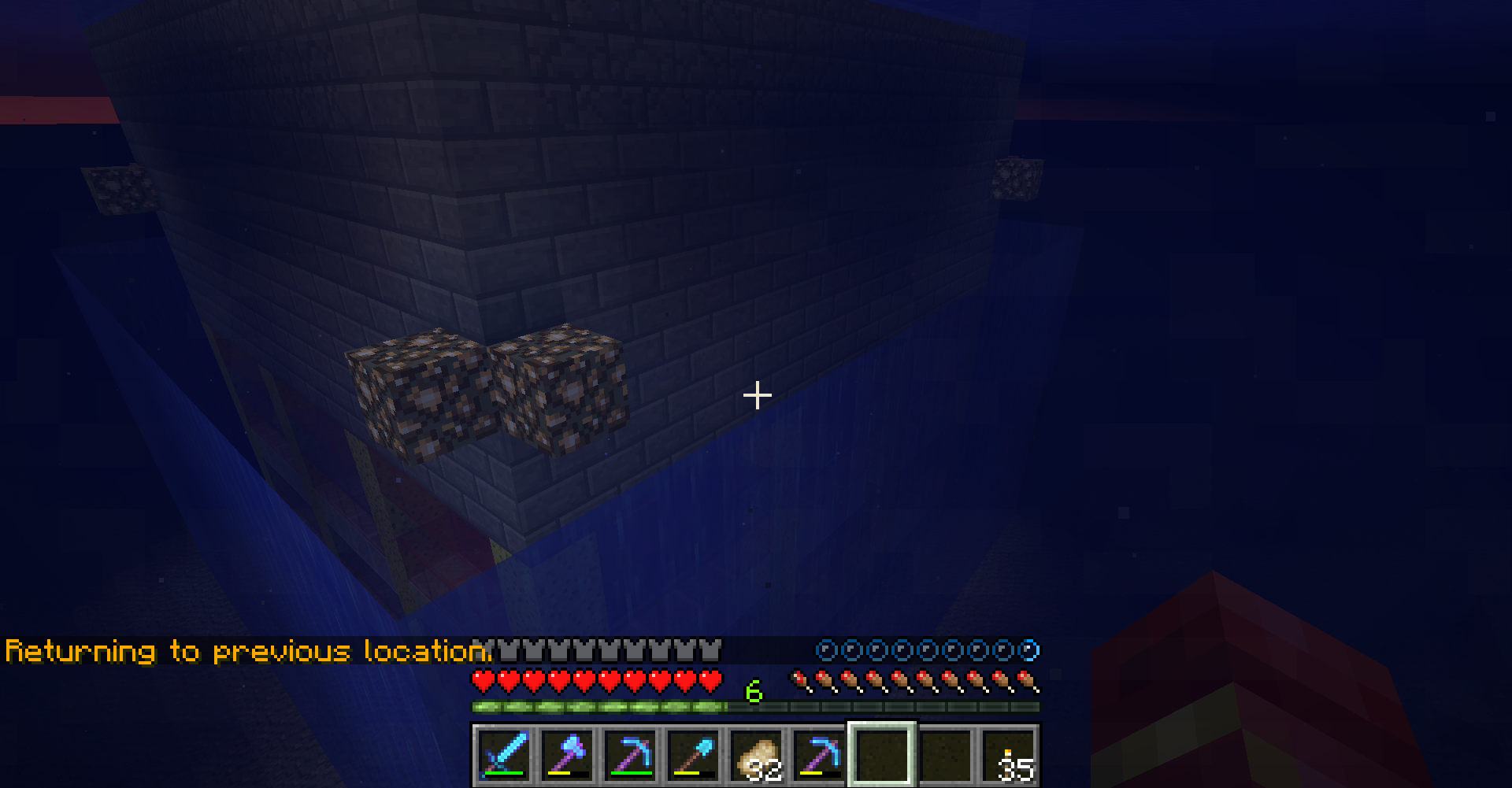Select the diamond sword hotbar slot
The image size is (1512, 788).
click(x=504, y=754)
